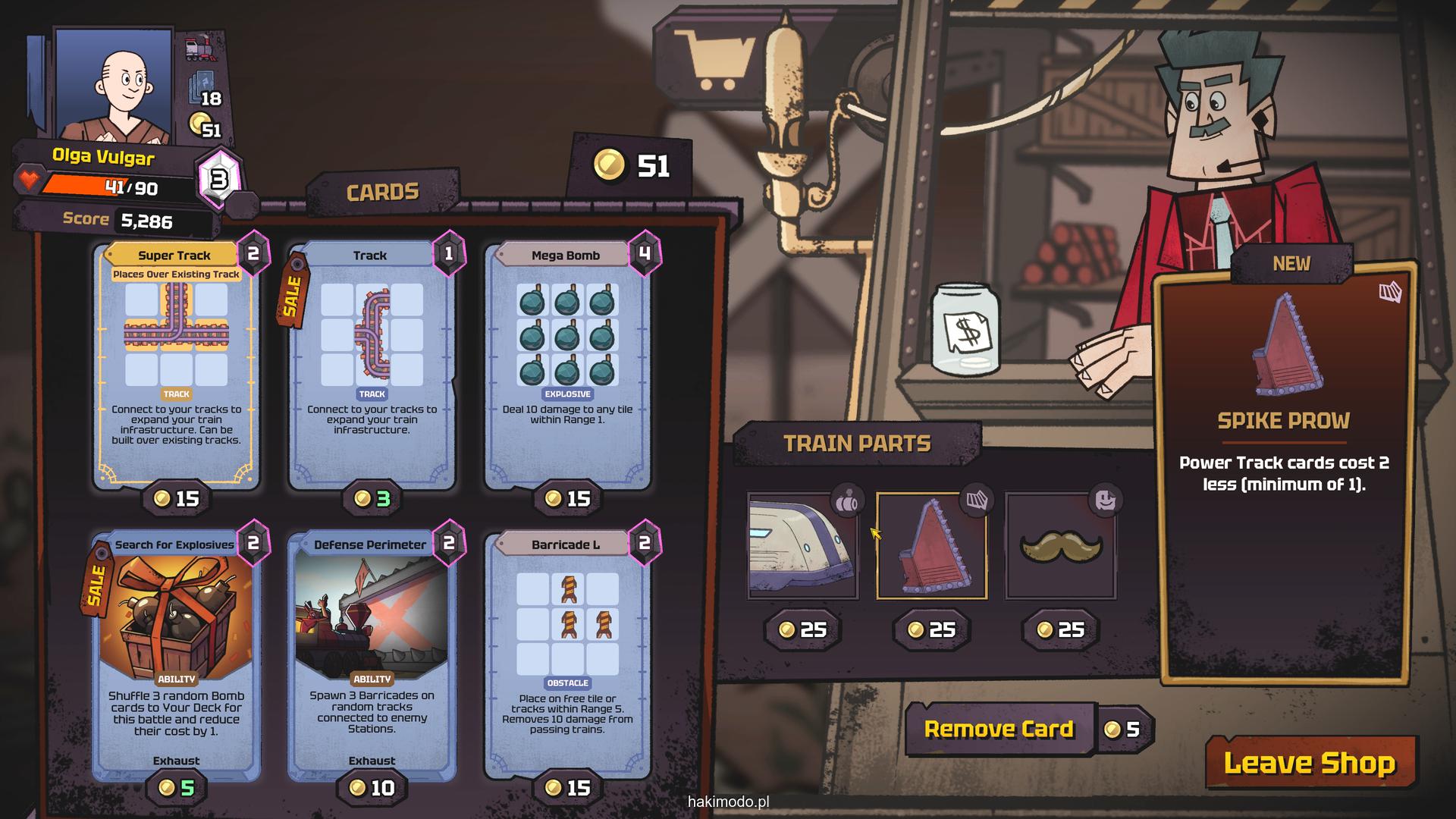Click Olga Vulgar's character portrait
Viewport: 1456px width, 819px height.
[x=115, y=85]
